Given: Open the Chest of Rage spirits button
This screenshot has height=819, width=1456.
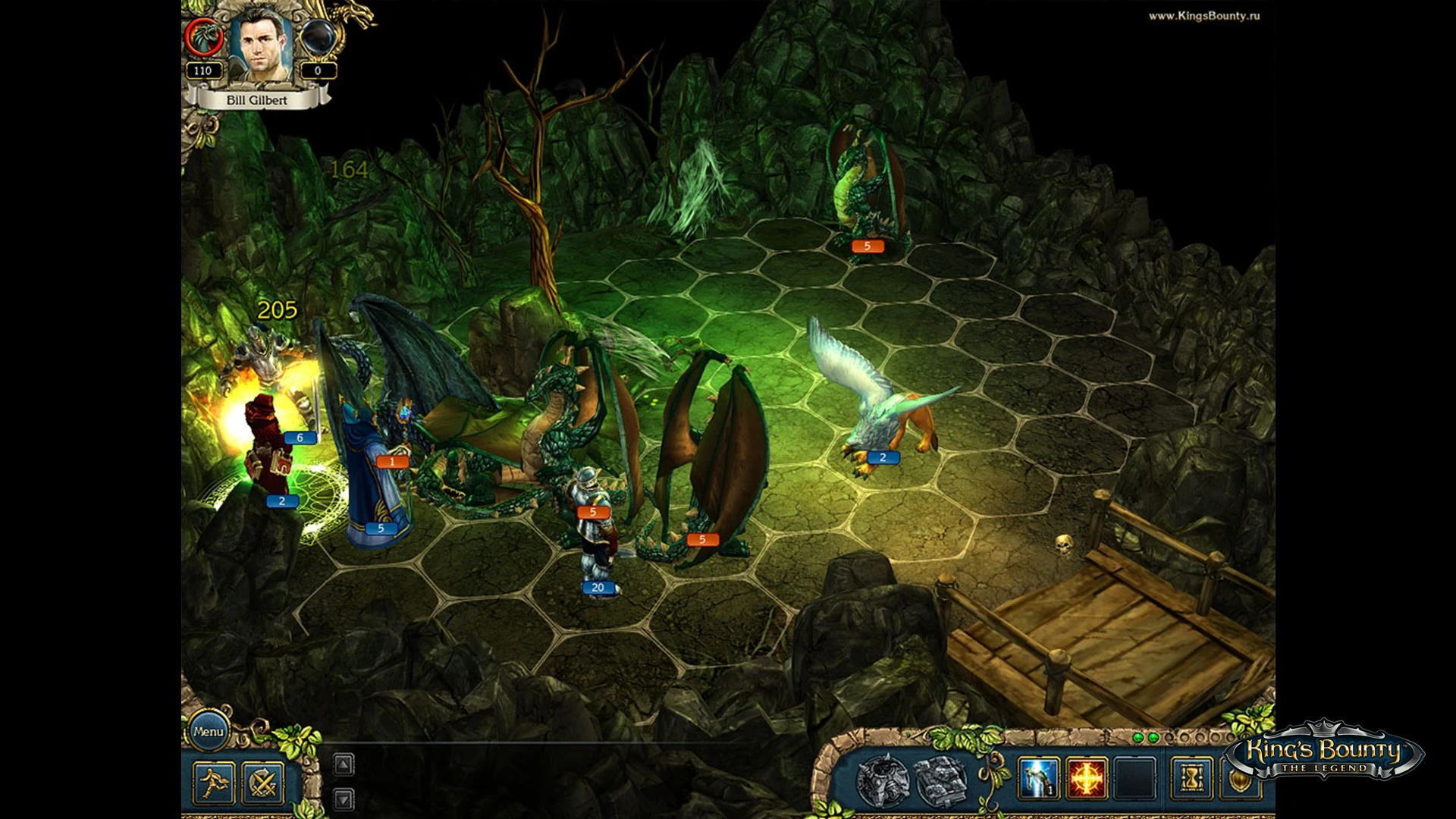Looking at the screenshot, I should 882,779.
